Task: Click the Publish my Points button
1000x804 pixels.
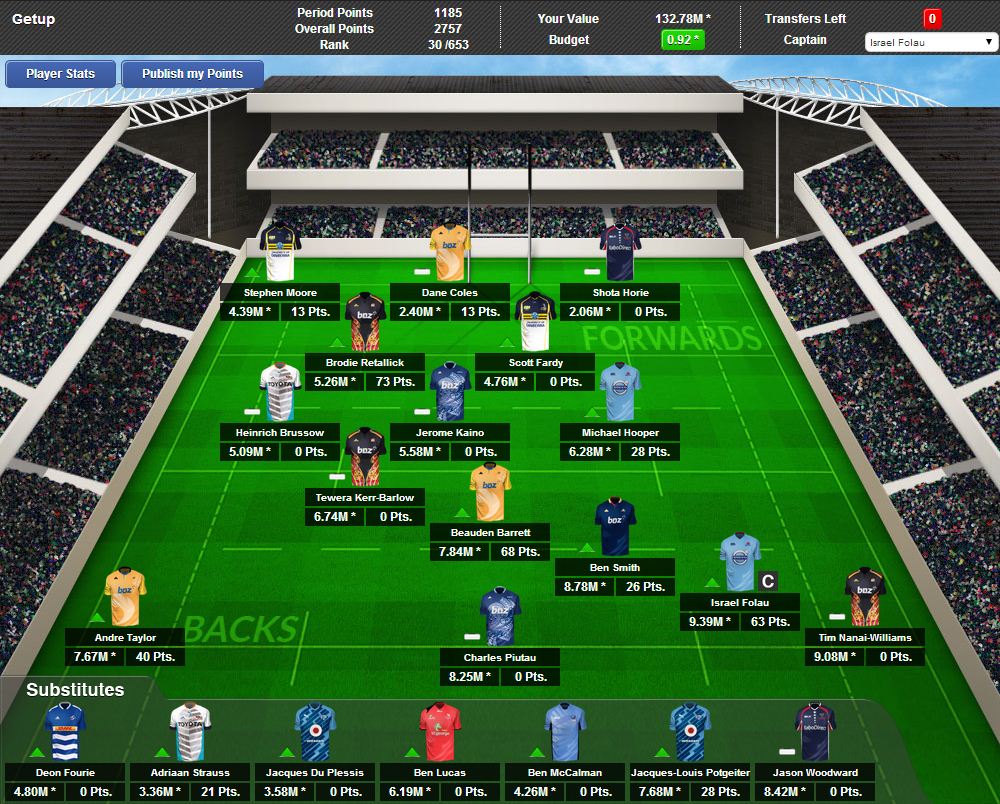Action: point(193,74)
